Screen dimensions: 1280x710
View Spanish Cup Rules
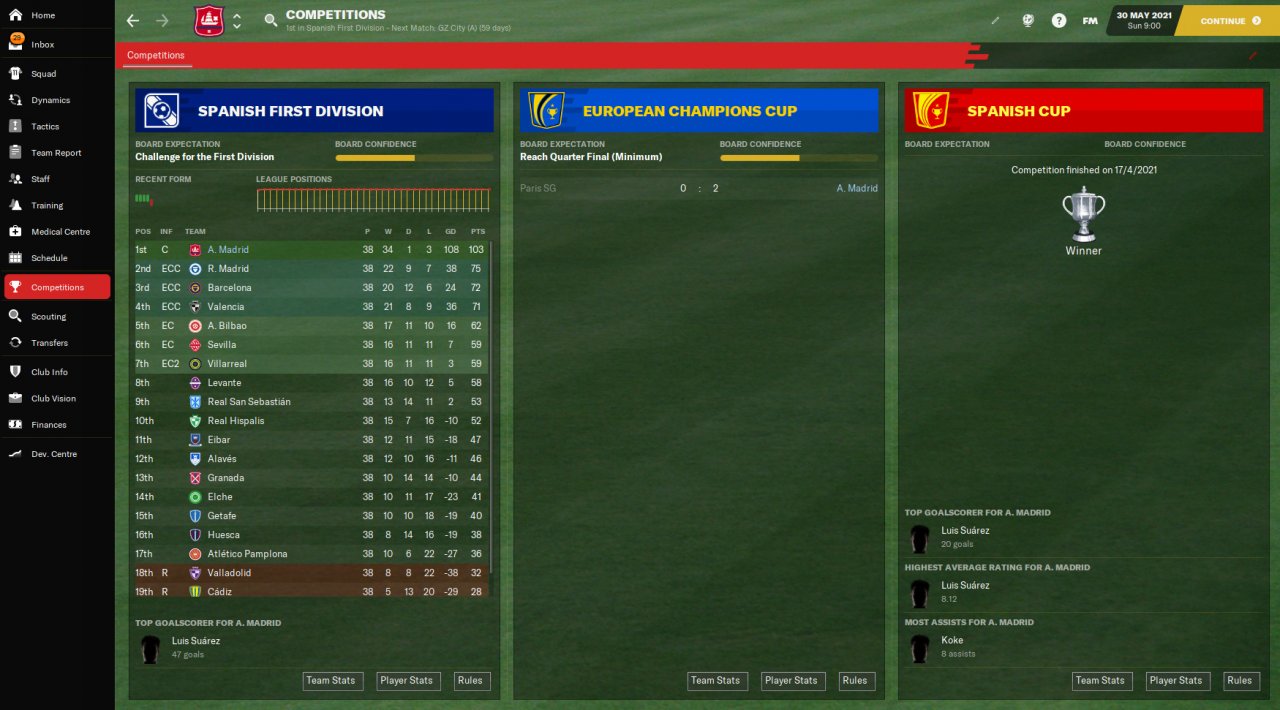(1239, 681)
